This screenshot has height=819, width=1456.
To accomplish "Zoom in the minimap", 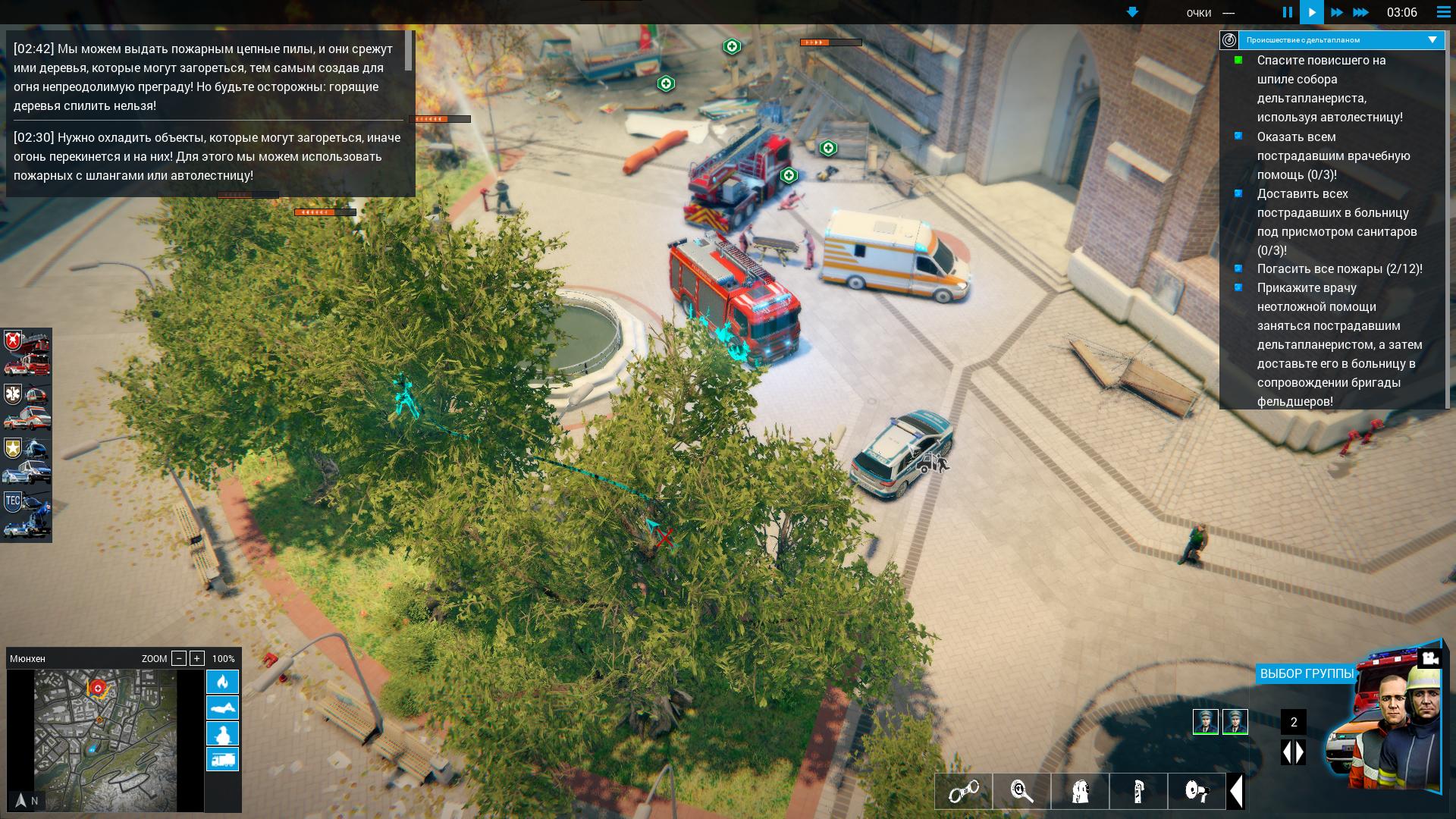I will point(197,658).
